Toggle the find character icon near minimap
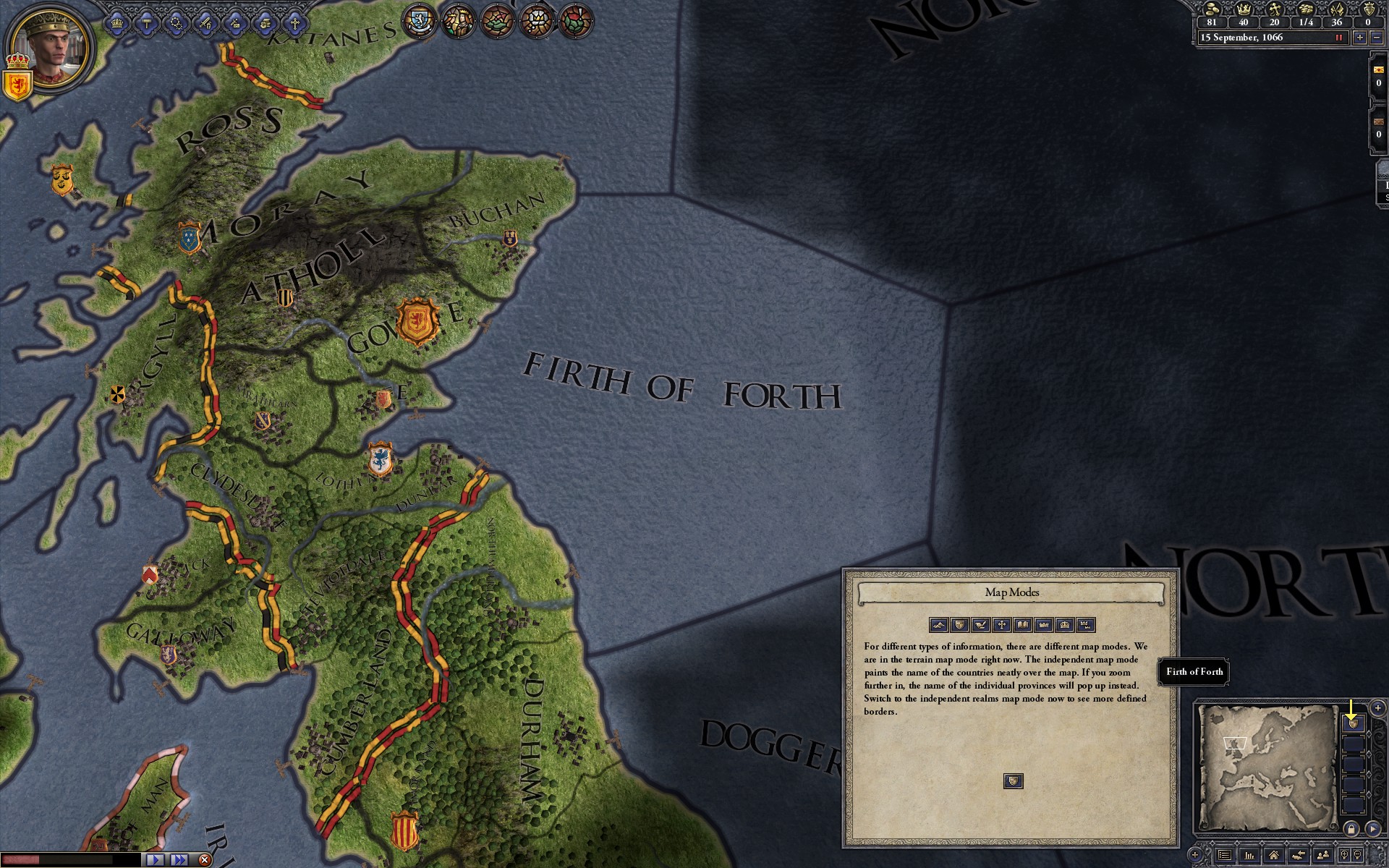Image resolution: width=1389 pixels, height=868 pixels. (x=1323, y=856)
